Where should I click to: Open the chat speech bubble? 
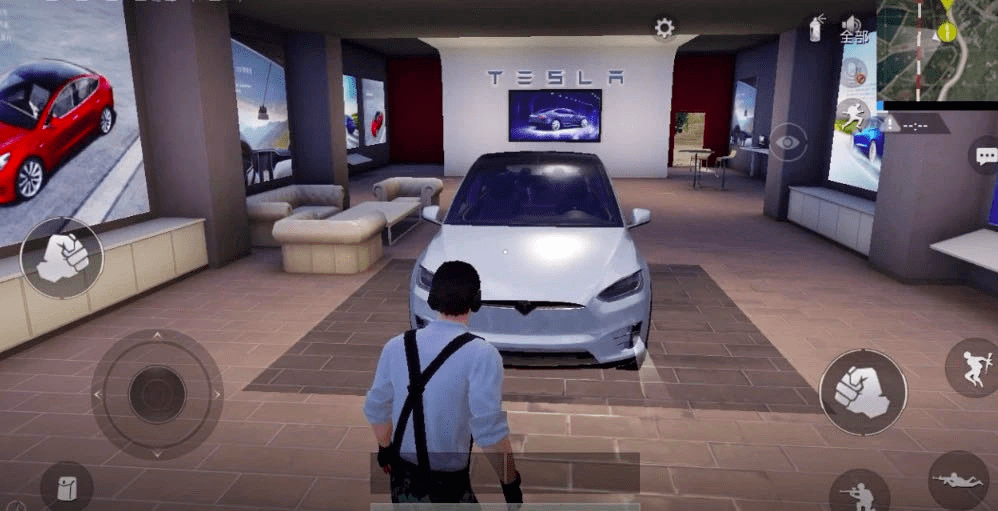pyautogui.click(x=985, y=155)
